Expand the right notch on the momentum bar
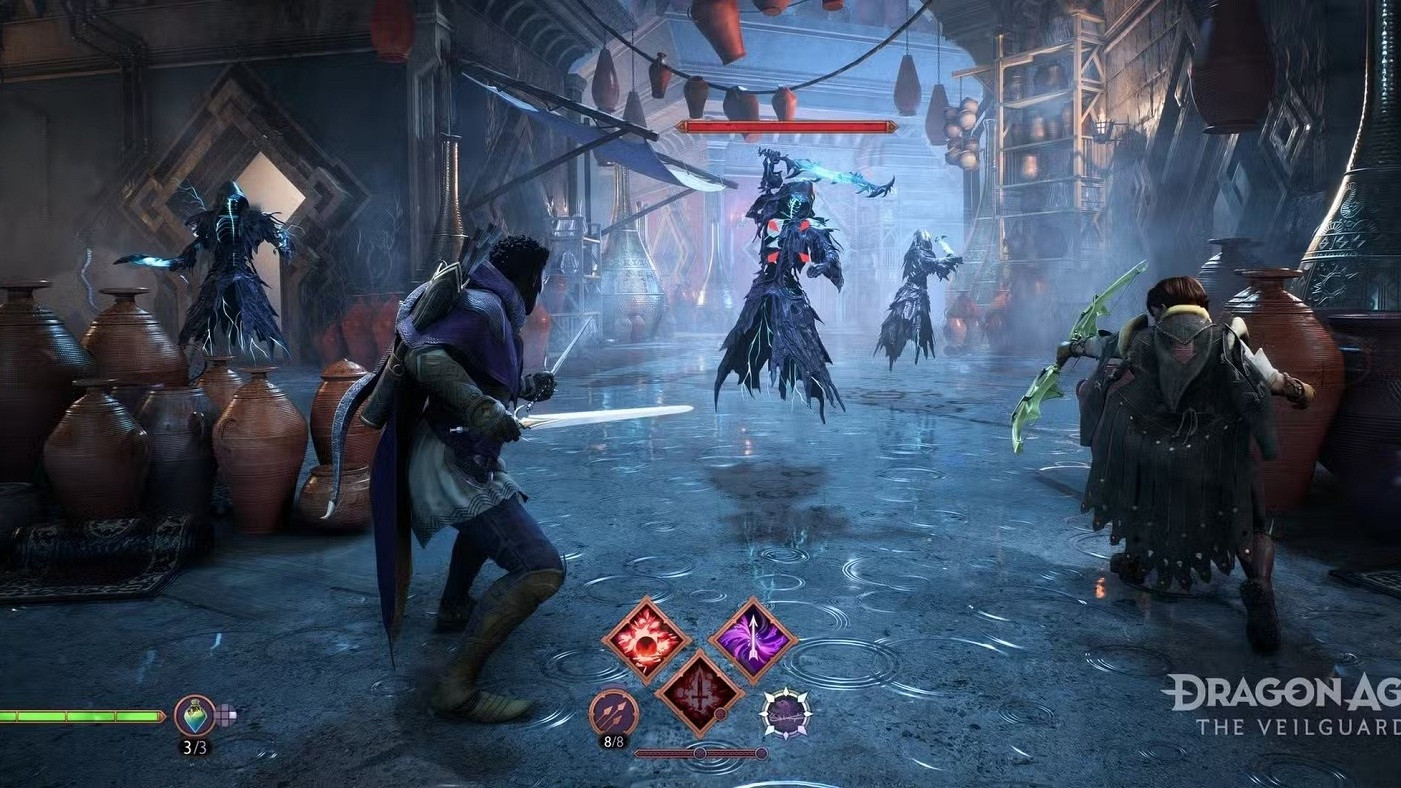 [761, 752]
